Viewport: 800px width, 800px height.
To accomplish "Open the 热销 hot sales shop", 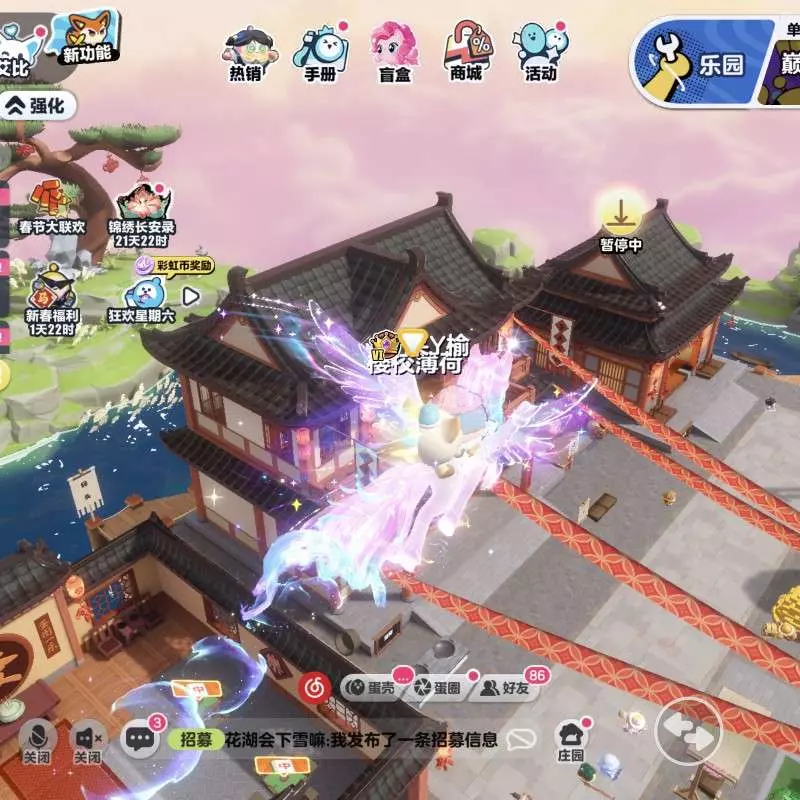I will (246, 51).
